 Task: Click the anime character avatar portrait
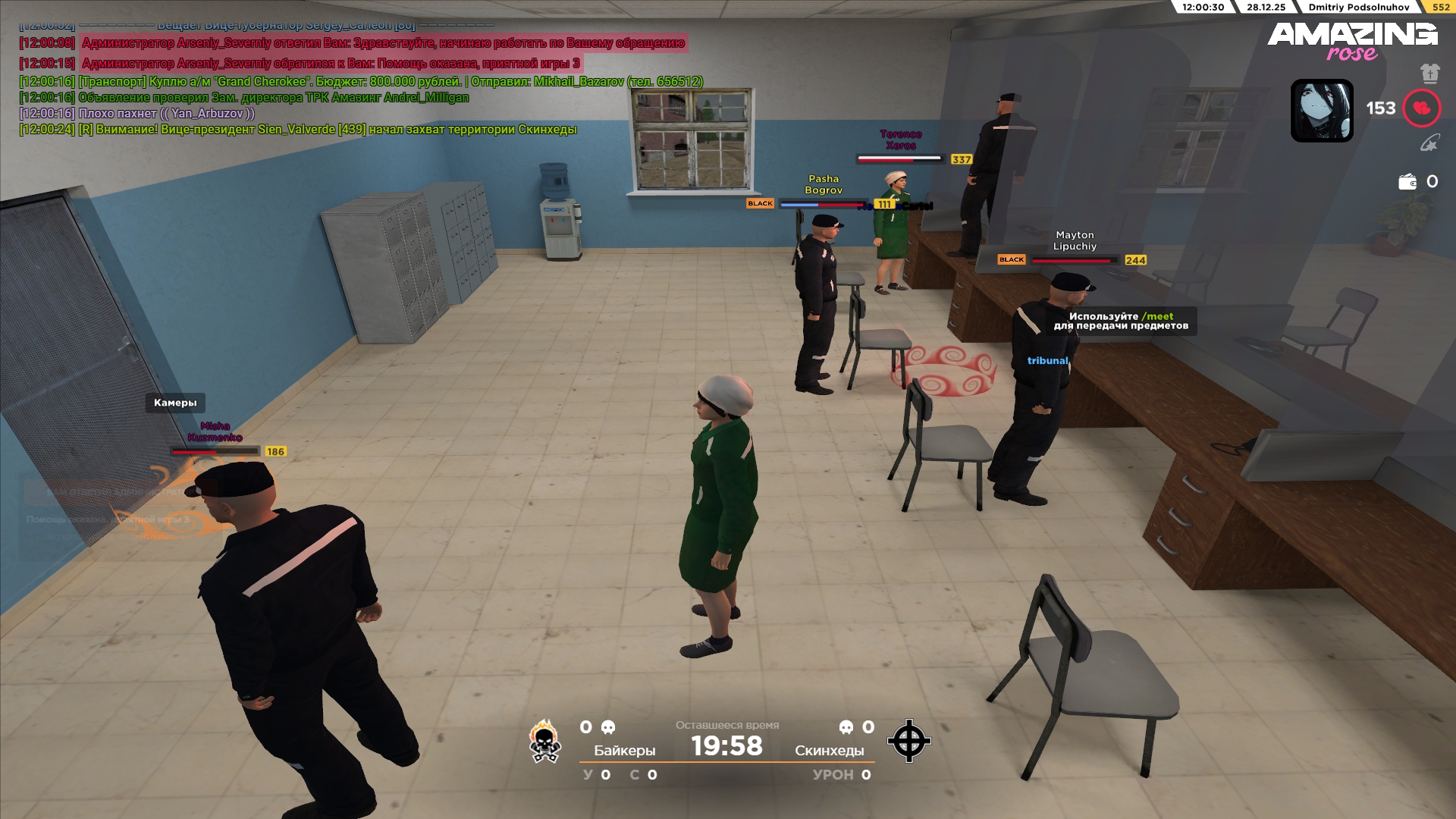(1322, 111)
